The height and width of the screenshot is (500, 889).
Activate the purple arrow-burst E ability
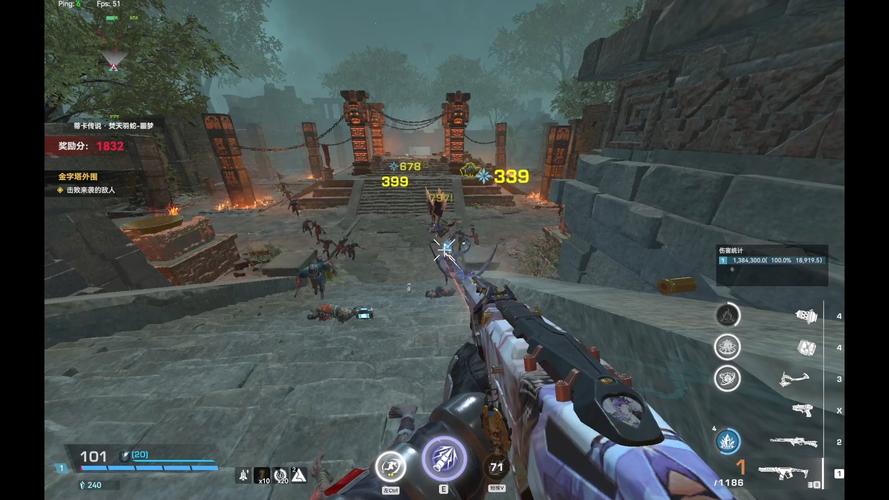click(443, 459)
